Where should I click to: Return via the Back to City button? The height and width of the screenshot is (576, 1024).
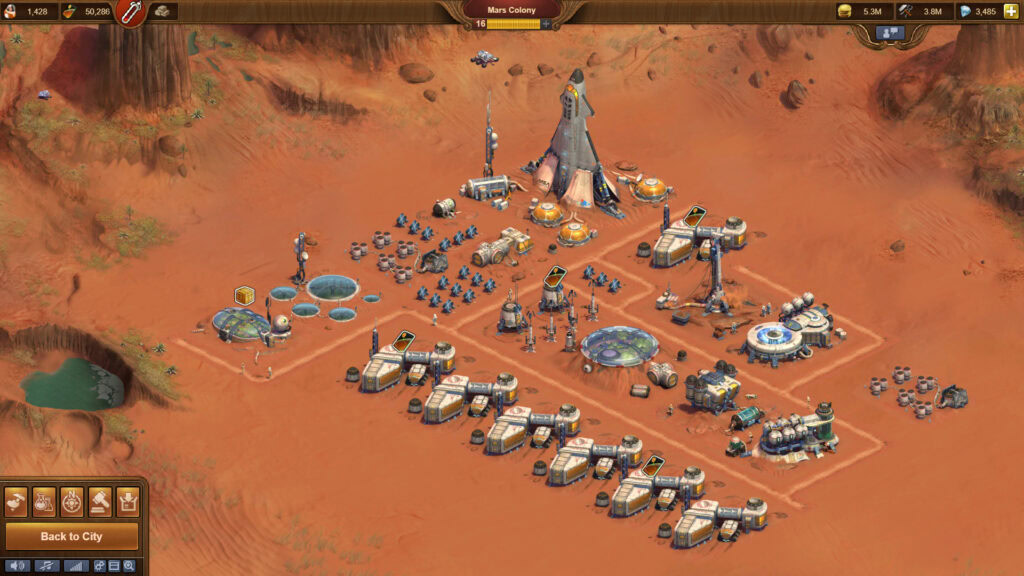(x=71, y=537)
